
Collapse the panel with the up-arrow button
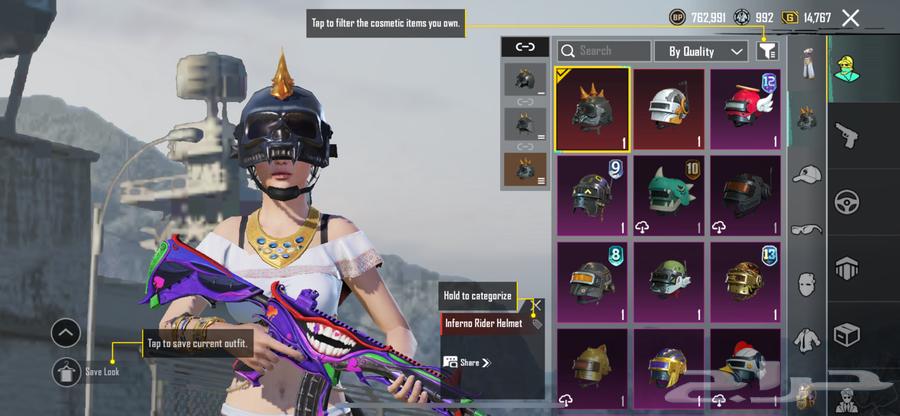[66, 333]
